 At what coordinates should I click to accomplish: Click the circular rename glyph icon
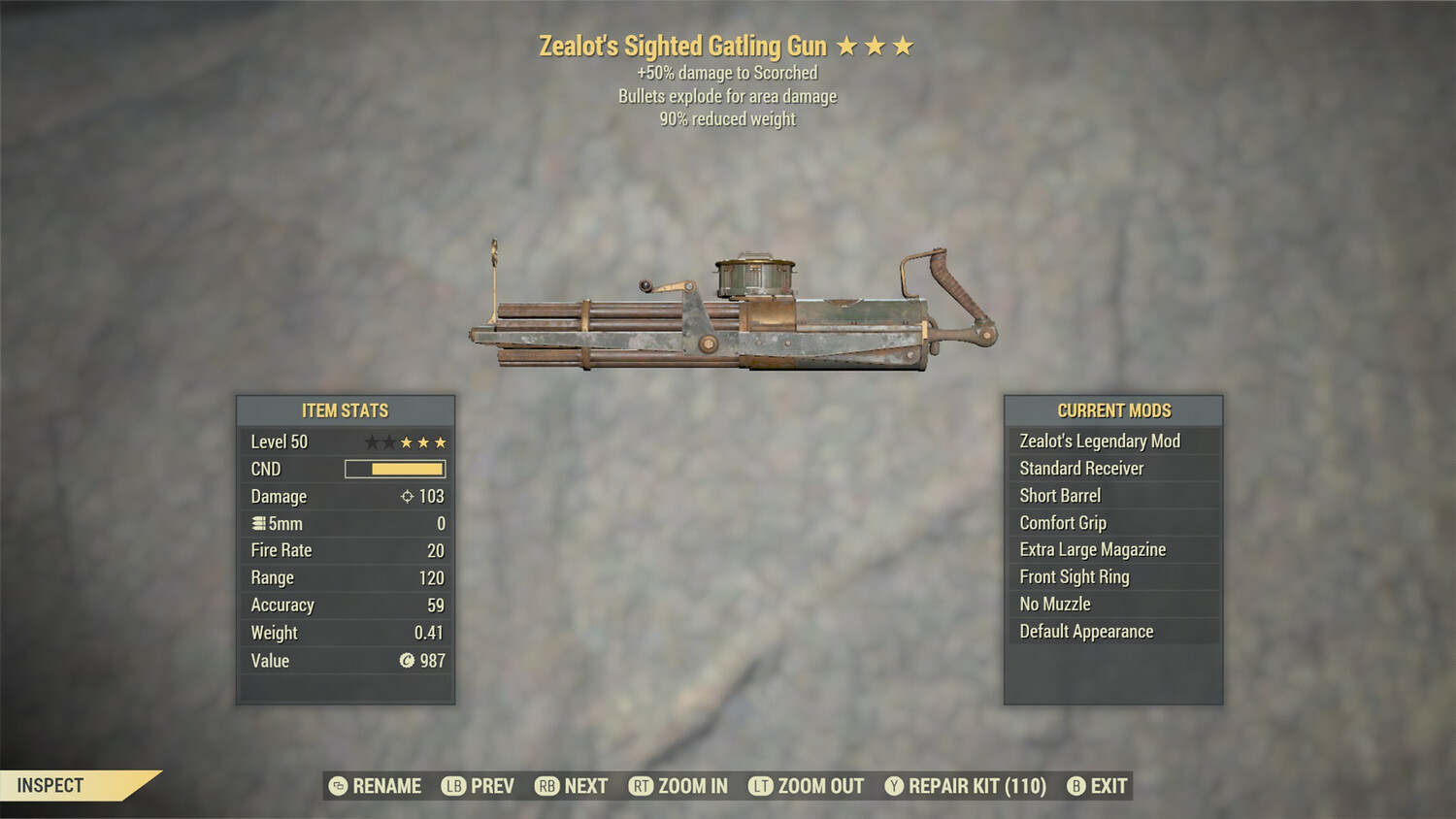(x=337, y=786)
